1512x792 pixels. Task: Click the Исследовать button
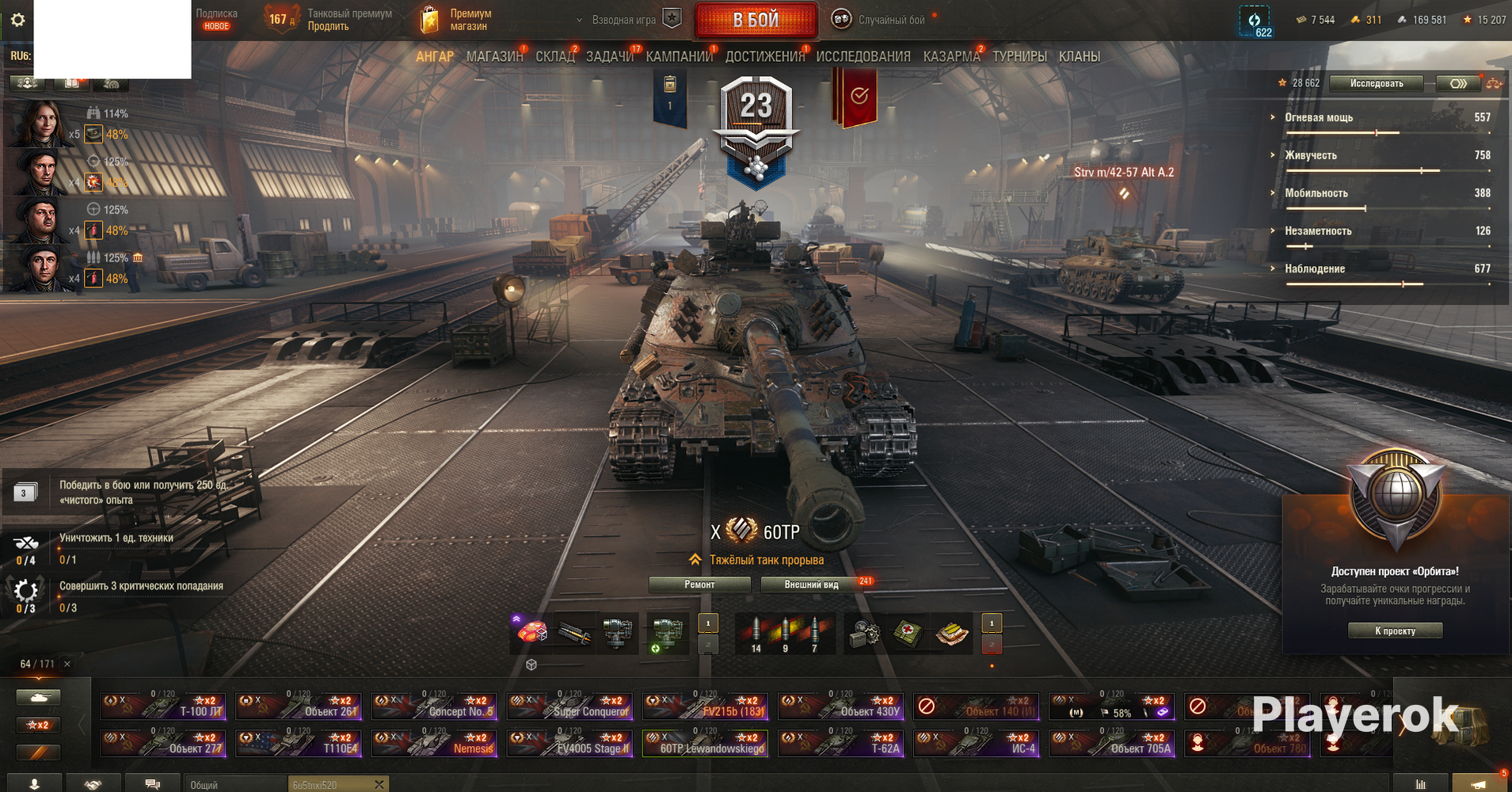[x=1376, y=83]
